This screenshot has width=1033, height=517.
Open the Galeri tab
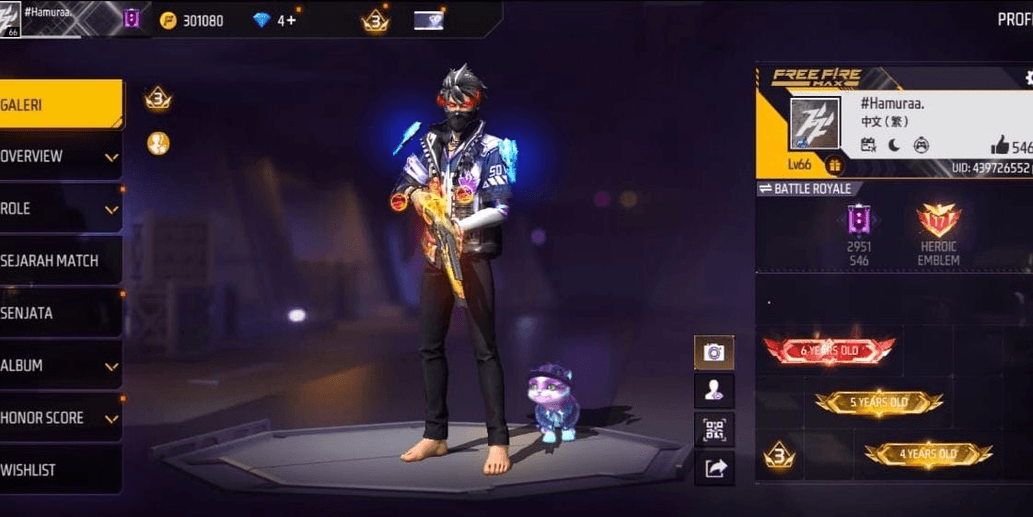point(60,104)
